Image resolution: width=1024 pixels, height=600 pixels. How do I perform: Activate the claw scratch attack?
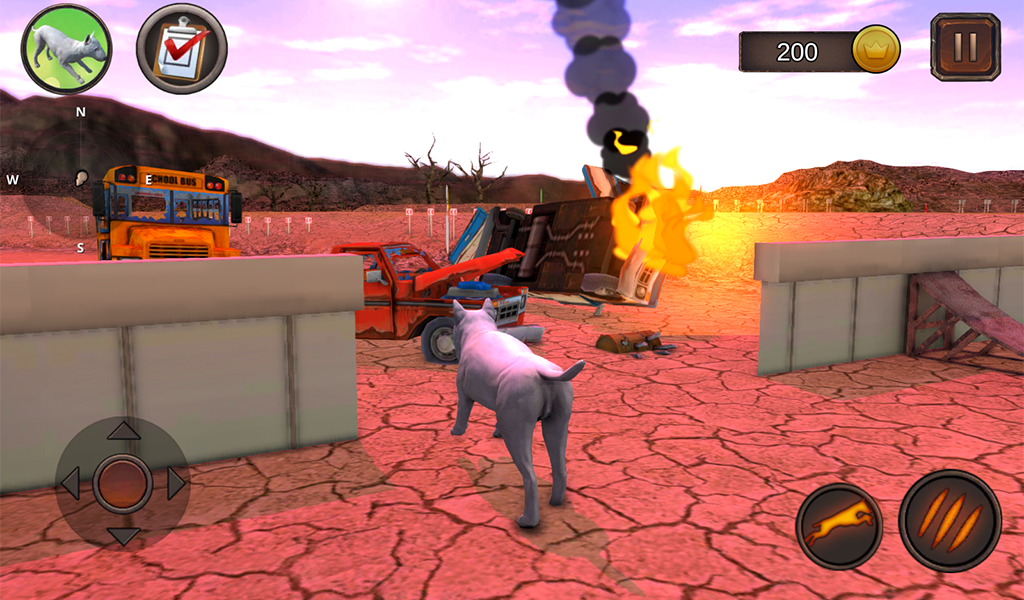pyautogui.click(x=949, y=520)
